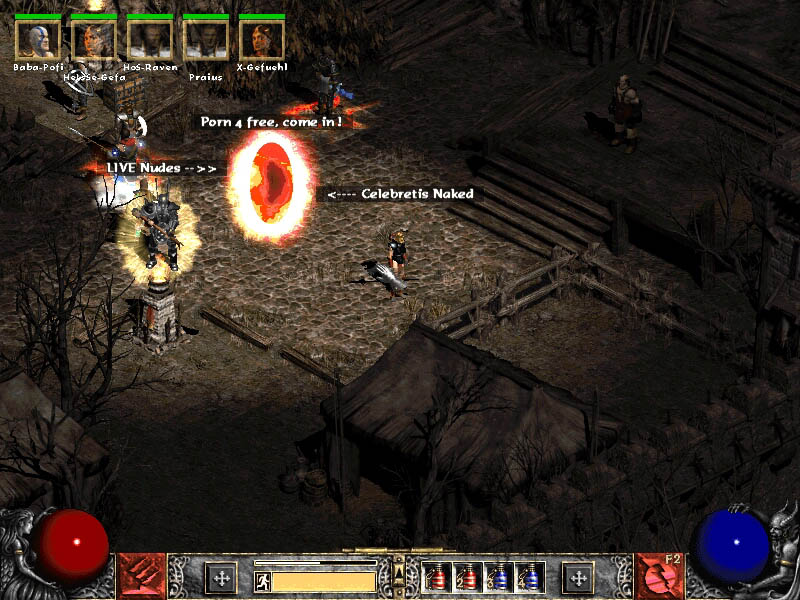Select the Praius party portrait
Viewport: 800px width, 600px height.
[x=206, y=39]
